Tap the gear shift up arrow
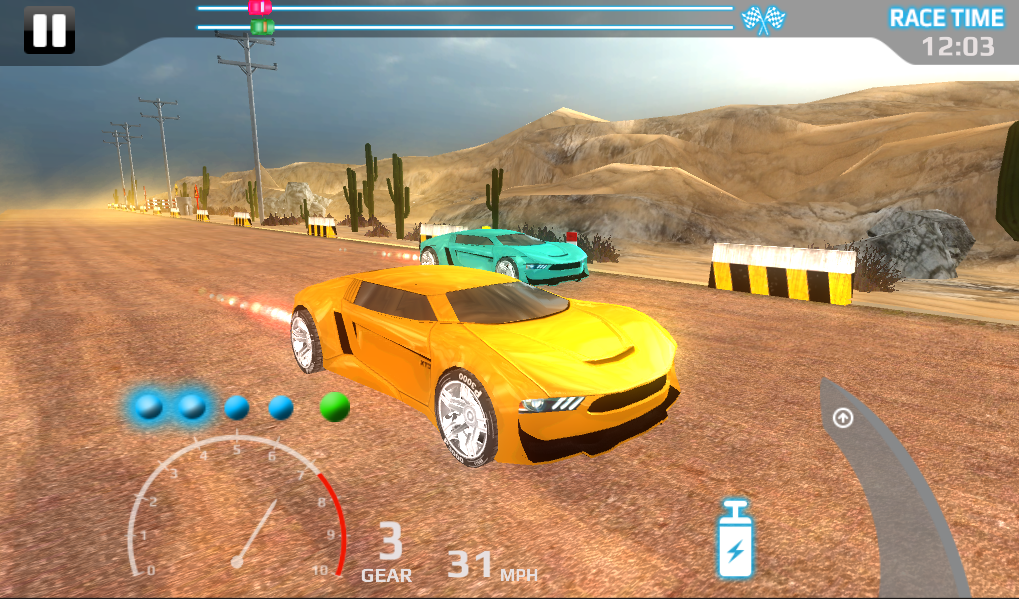This screenshot has width=1019, height=599. pos(843,418)
